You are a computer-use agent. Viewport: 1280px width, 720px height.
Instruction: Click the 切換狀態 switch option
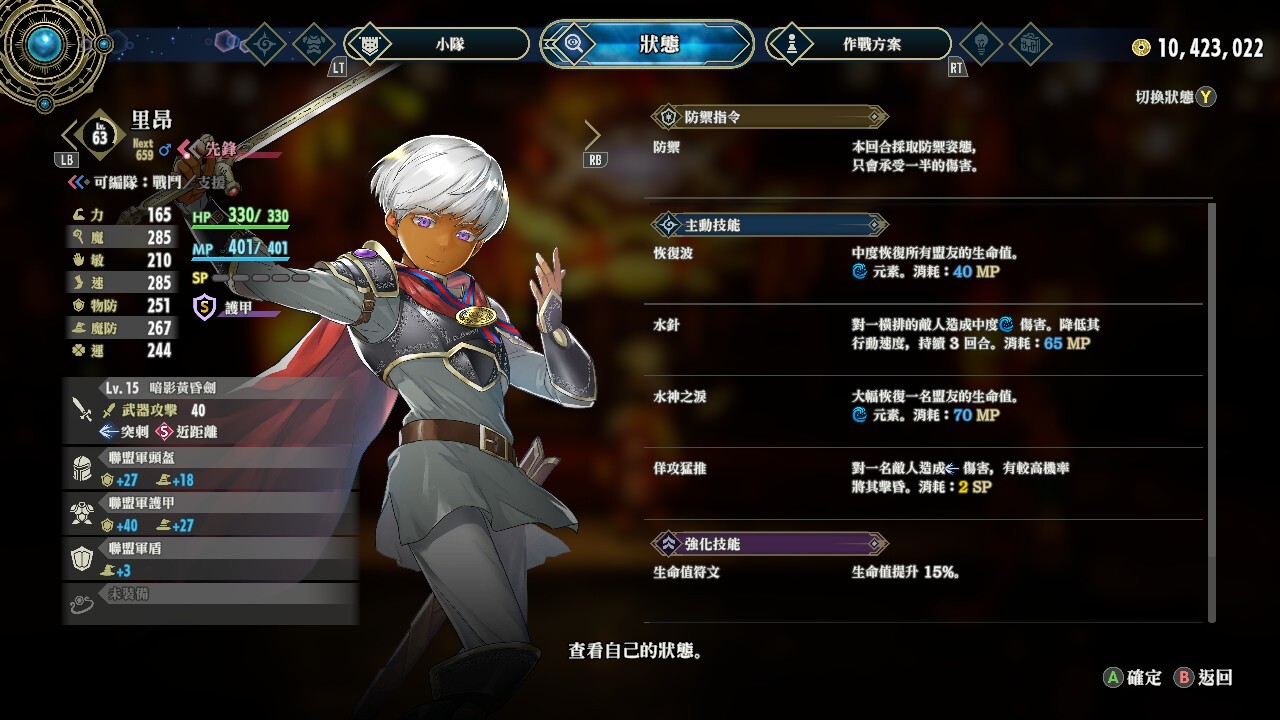point(1175,97)
